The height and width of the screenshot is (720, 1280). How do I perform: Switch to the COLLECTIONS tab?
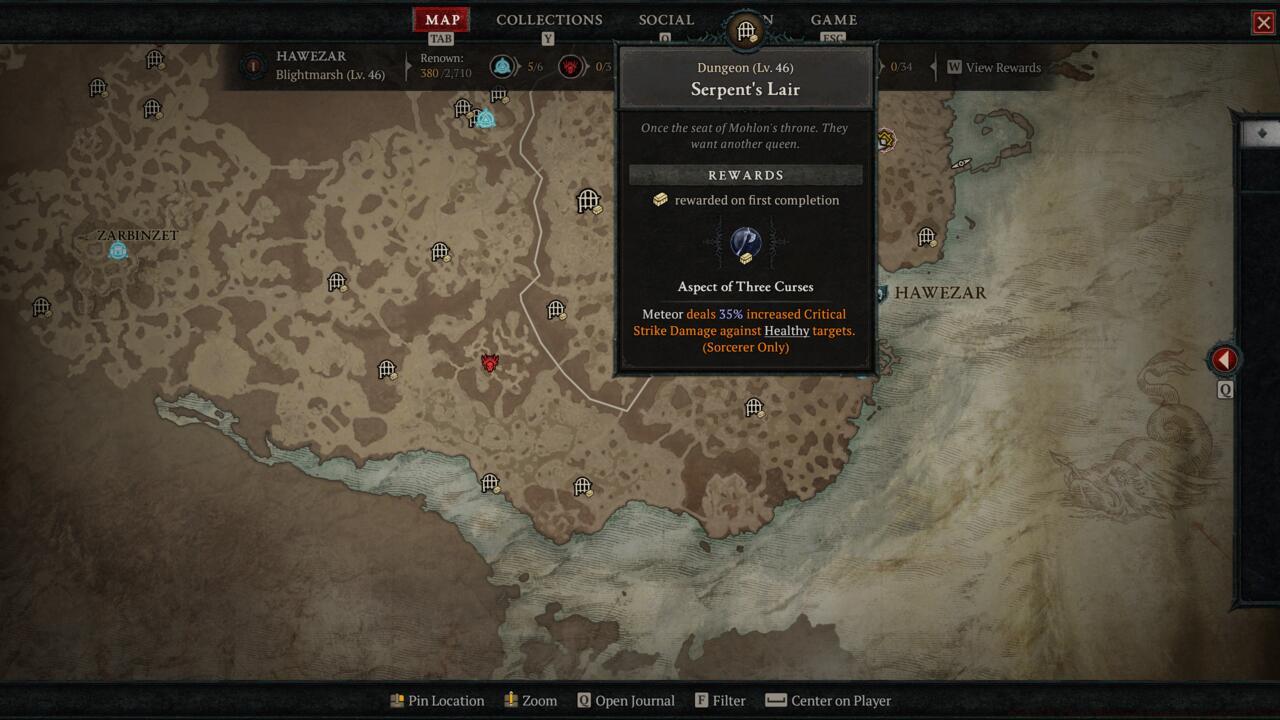click(548, 19)
